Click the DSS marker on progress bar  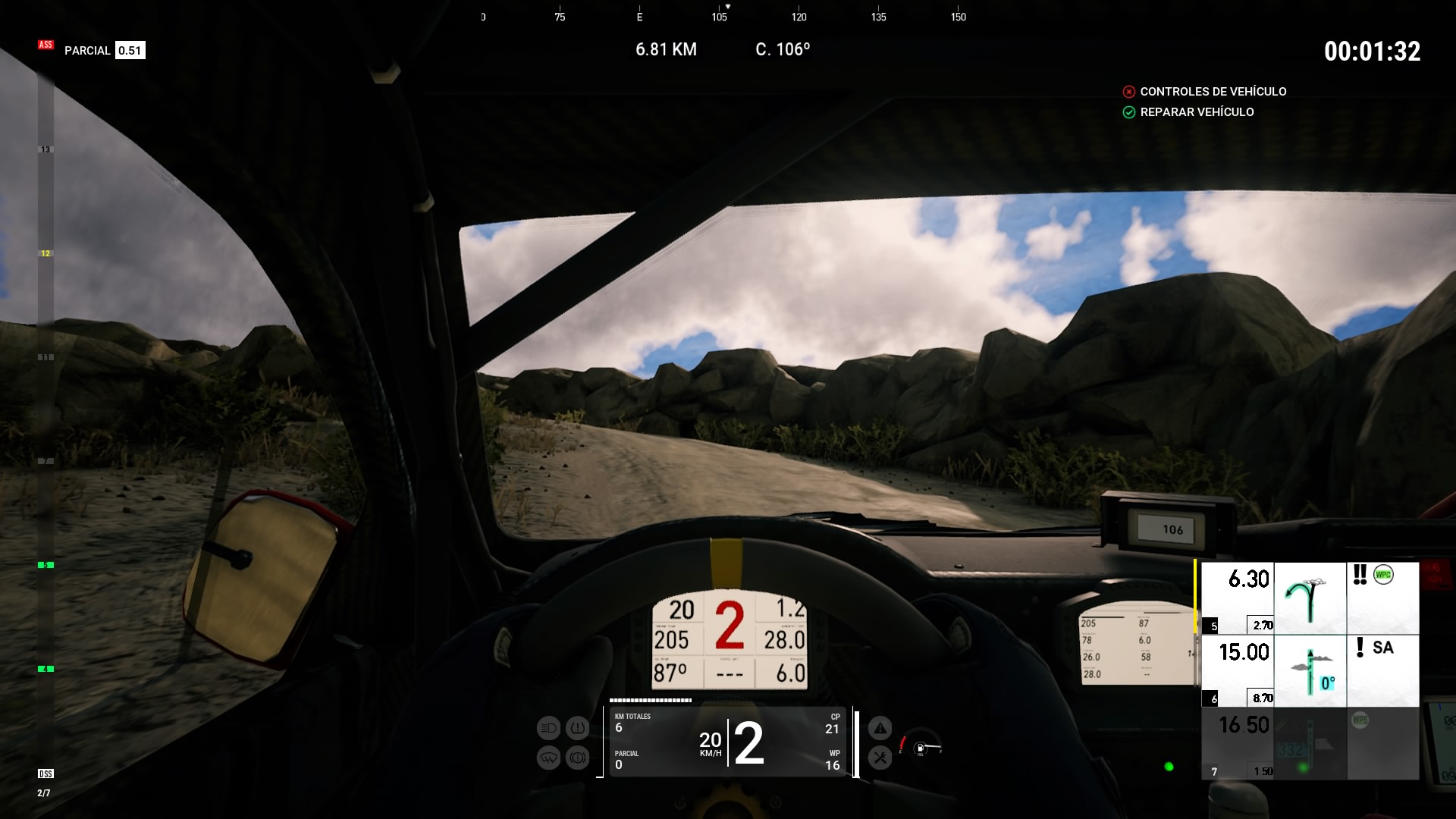pyautogui.click(x=45, y=773)
